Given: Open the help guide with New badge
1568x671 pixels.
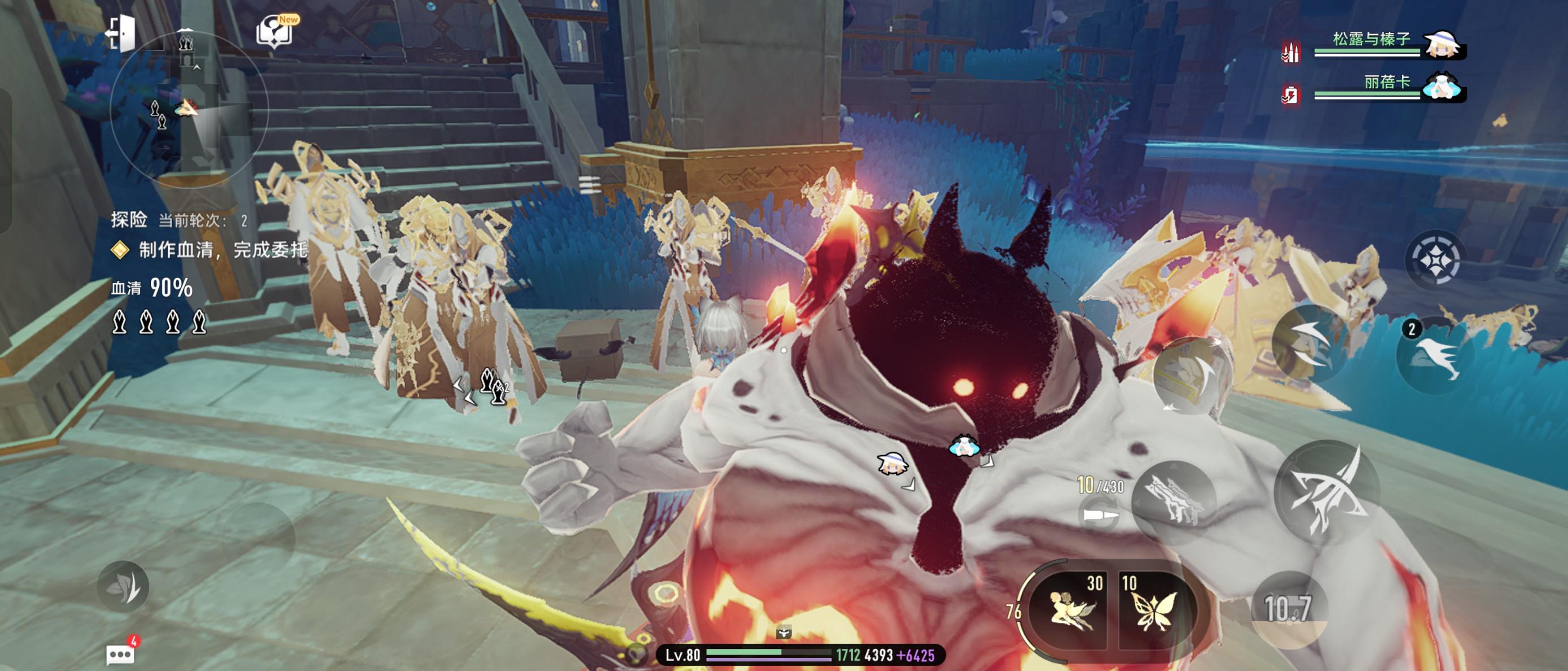Looking at the screenshot, I should [275, 32].
